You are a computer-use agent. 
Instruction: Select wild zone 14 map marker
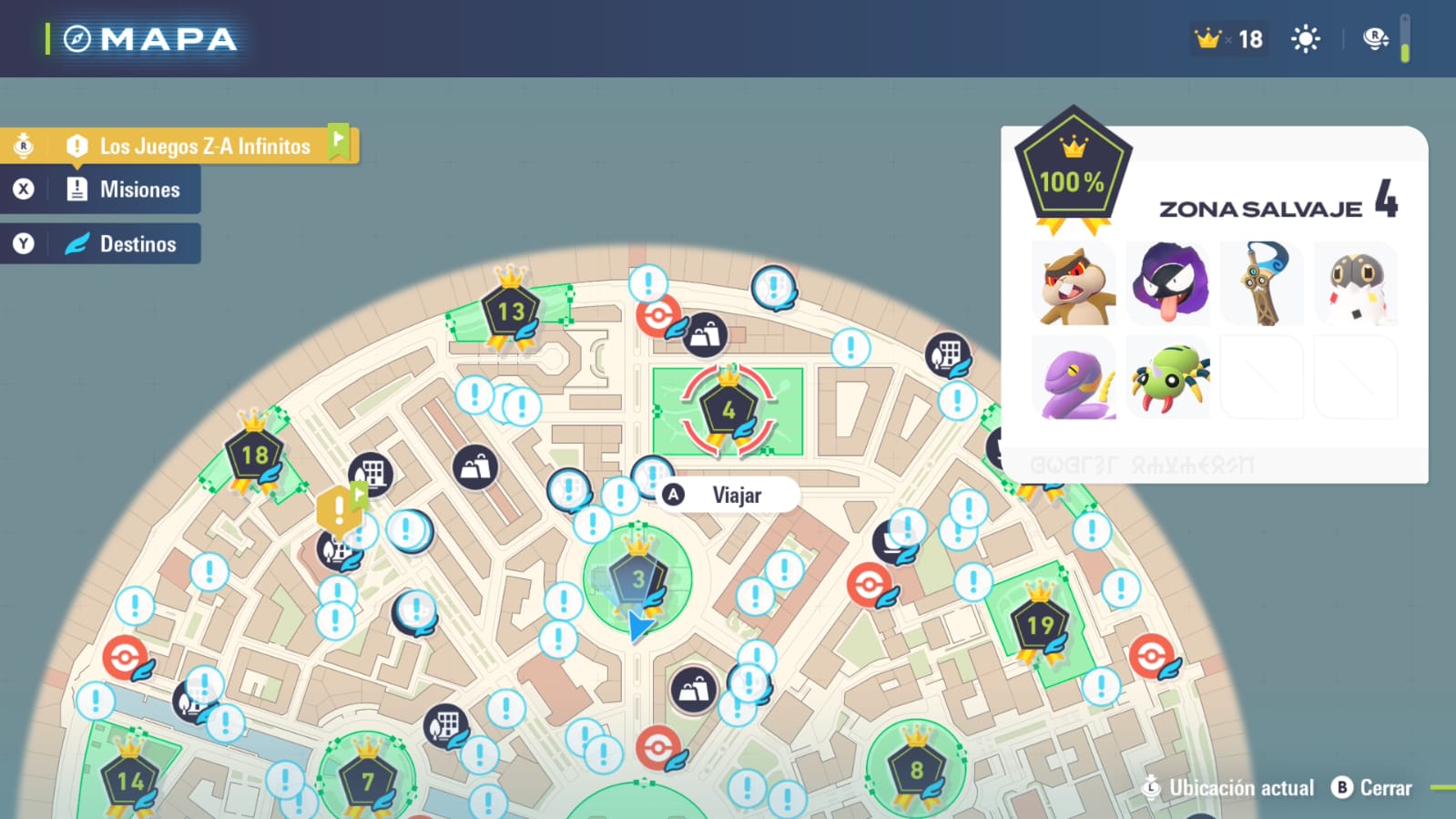130,782
